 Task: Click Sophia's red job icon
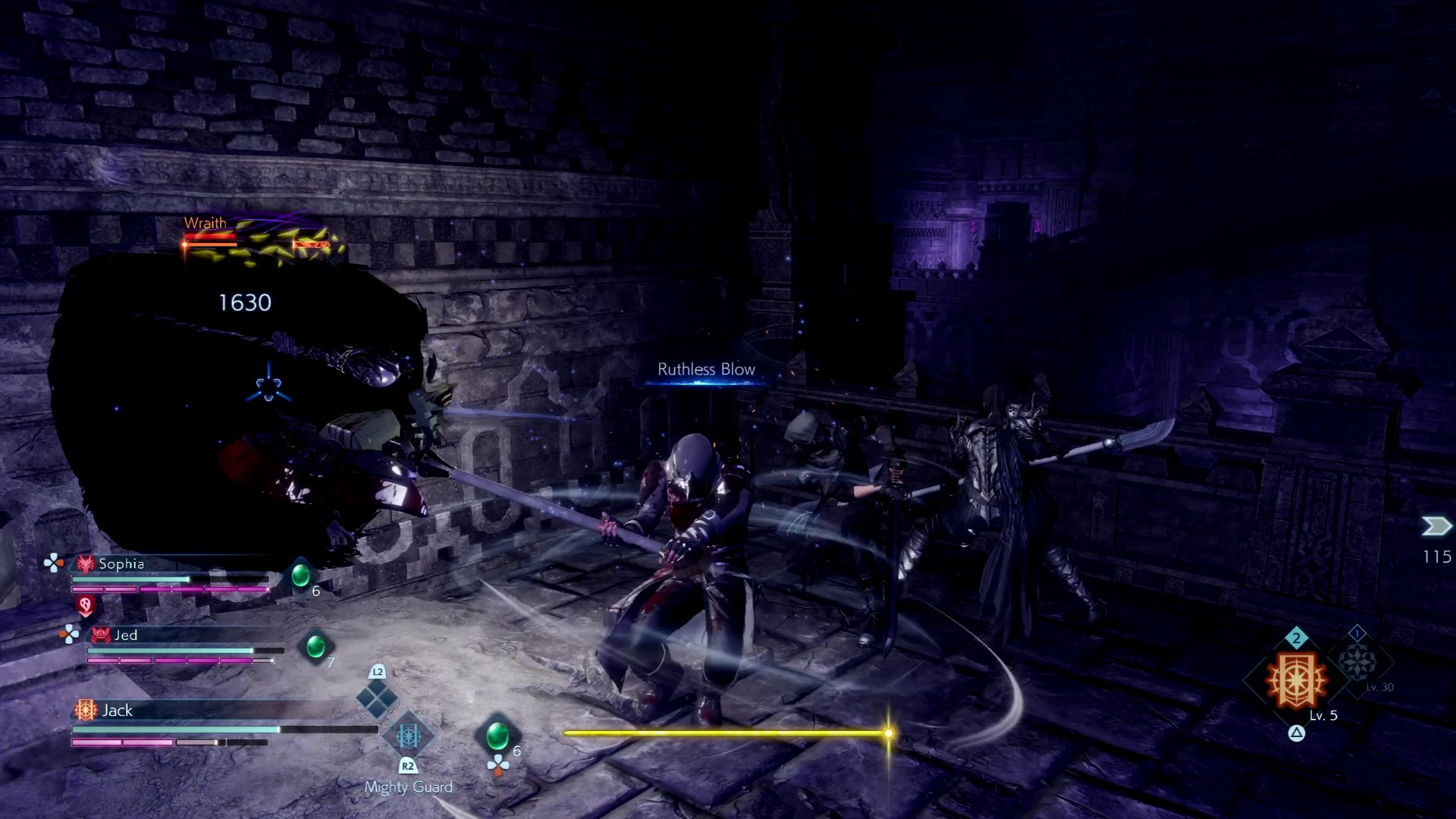point(86,563)
